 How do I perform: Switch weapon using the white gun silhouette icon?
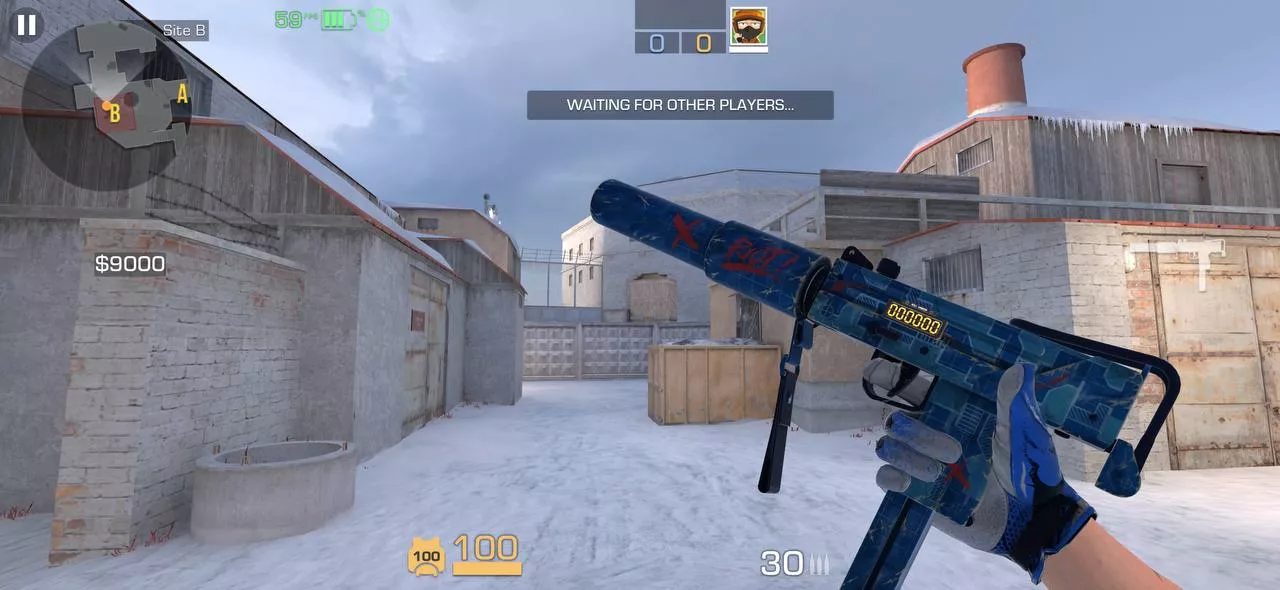[x=1176, y=260]
